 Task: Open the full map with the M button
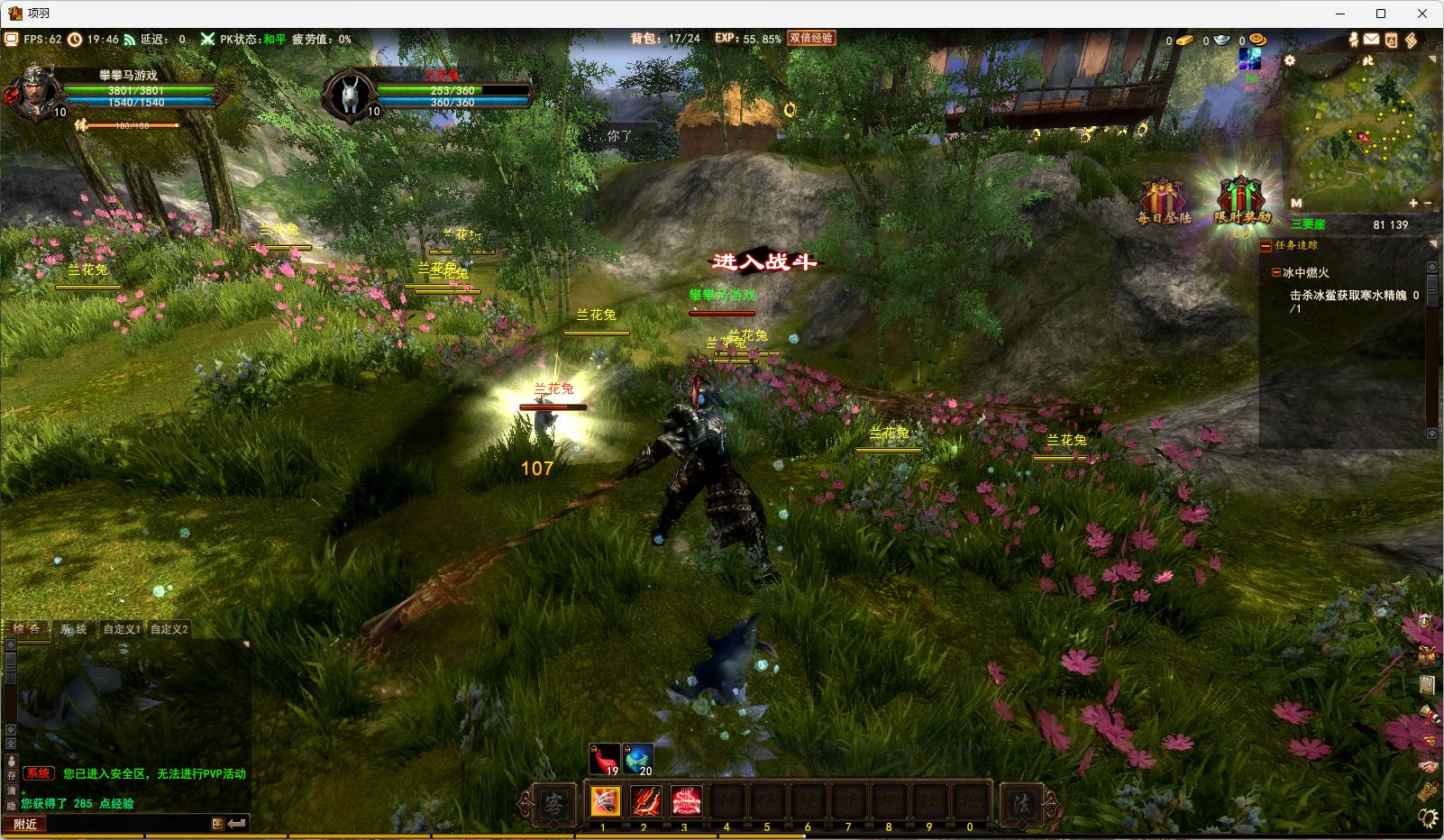[x=1296, y=203]
